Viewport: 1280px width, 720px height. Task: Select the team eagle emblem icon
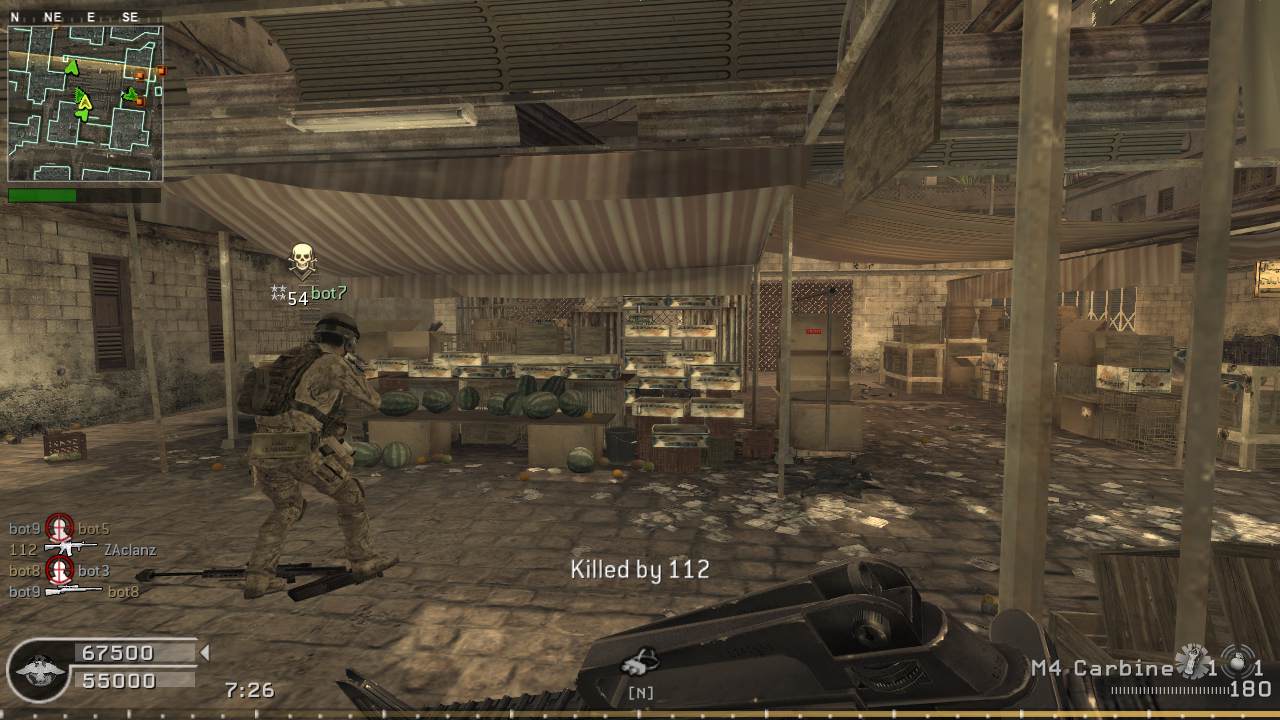tap(42, 668)
